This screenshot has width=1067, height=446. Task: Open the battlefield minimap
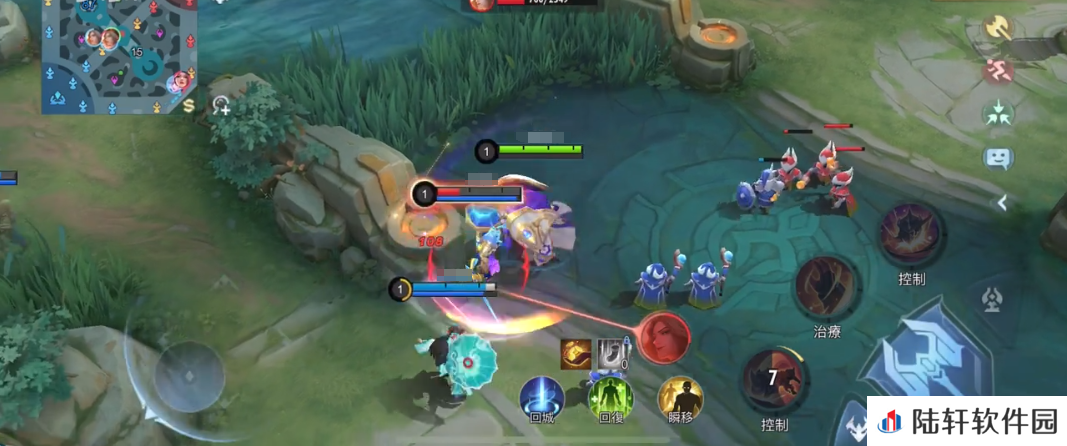click(x=118, y=56)
